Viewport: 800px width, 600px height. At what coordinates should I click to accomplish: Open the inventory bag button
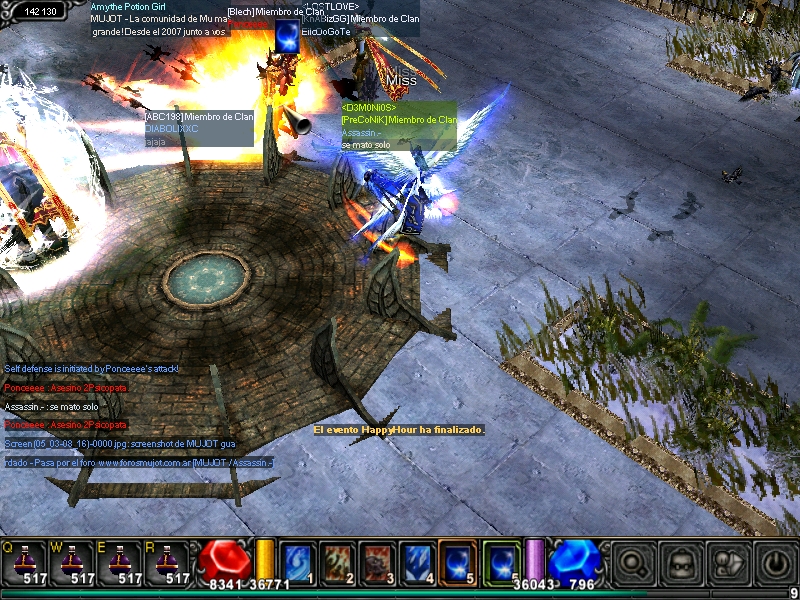click(678, 563)
